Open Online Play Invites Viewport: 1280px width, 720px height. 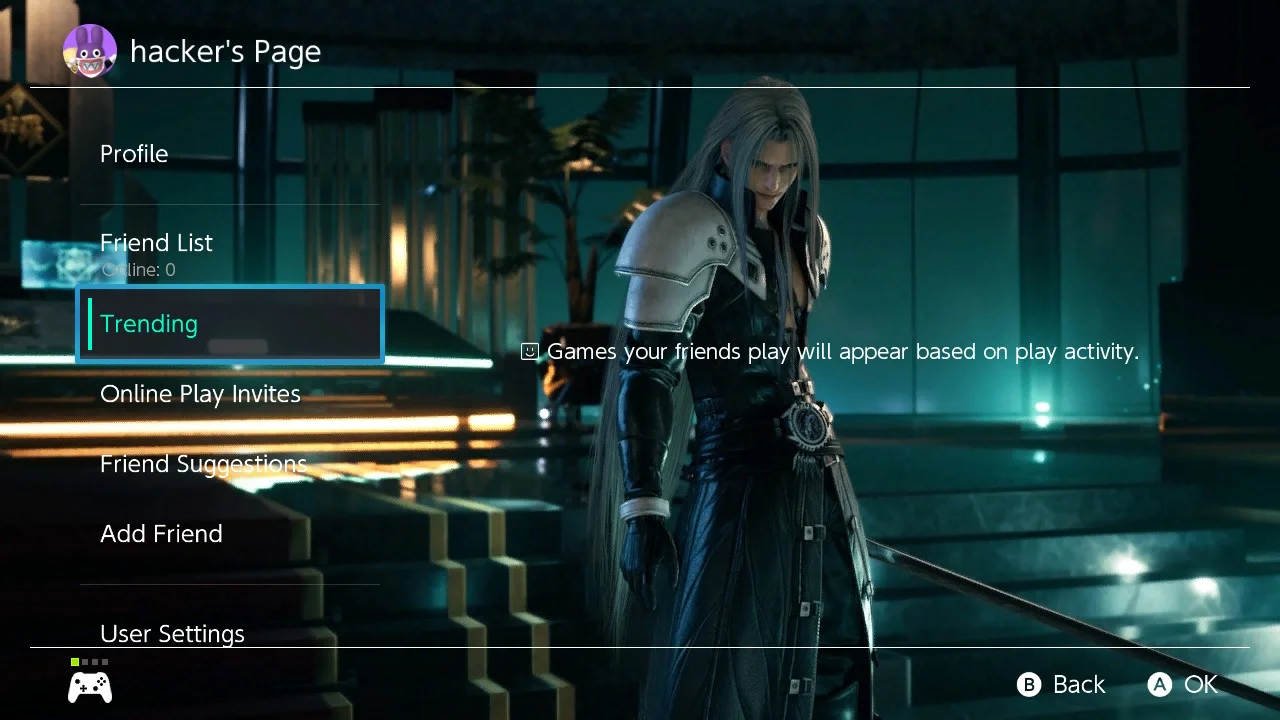pos(200,393)
